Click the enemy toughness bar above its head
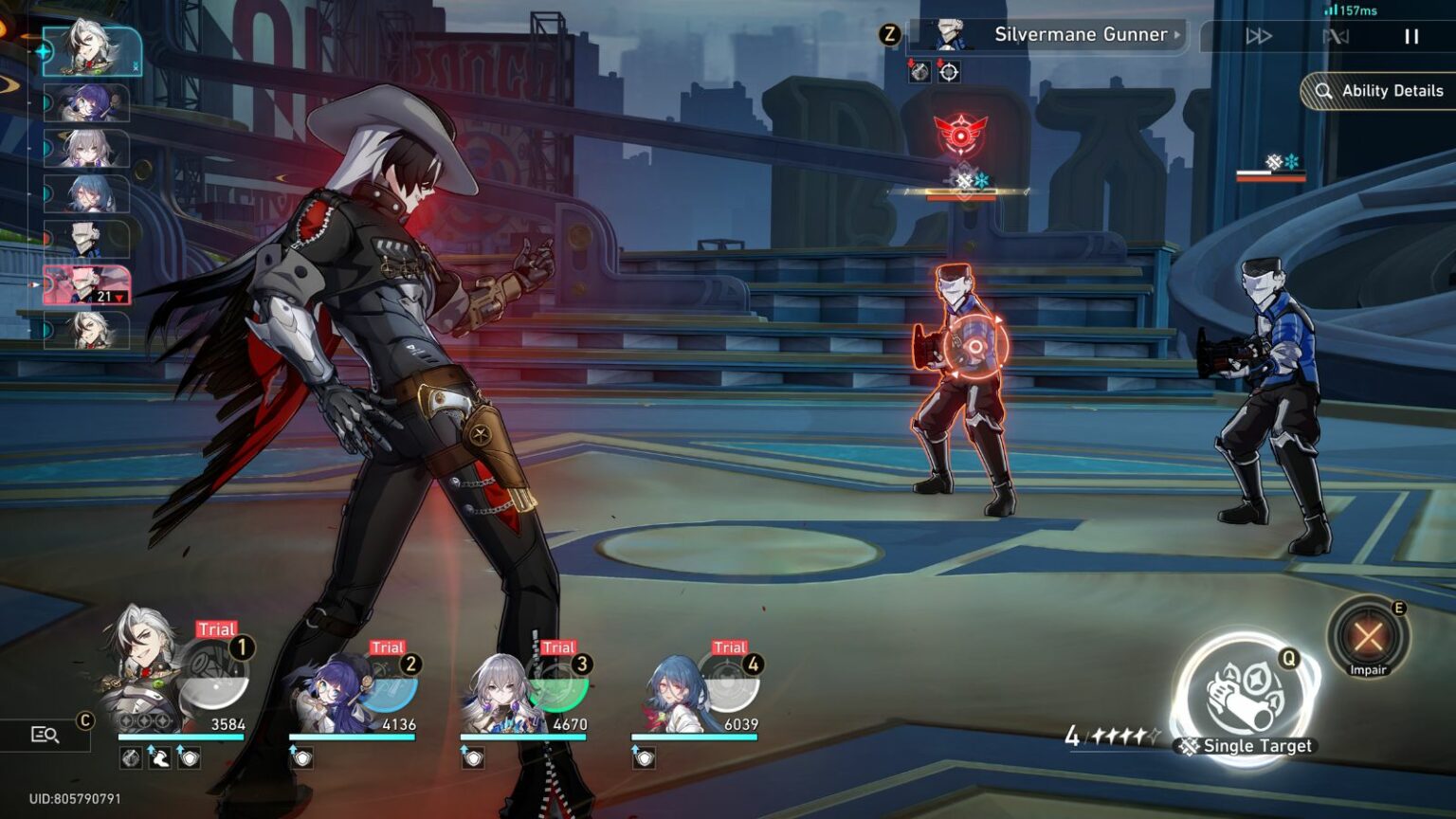 tap(965, 191)
